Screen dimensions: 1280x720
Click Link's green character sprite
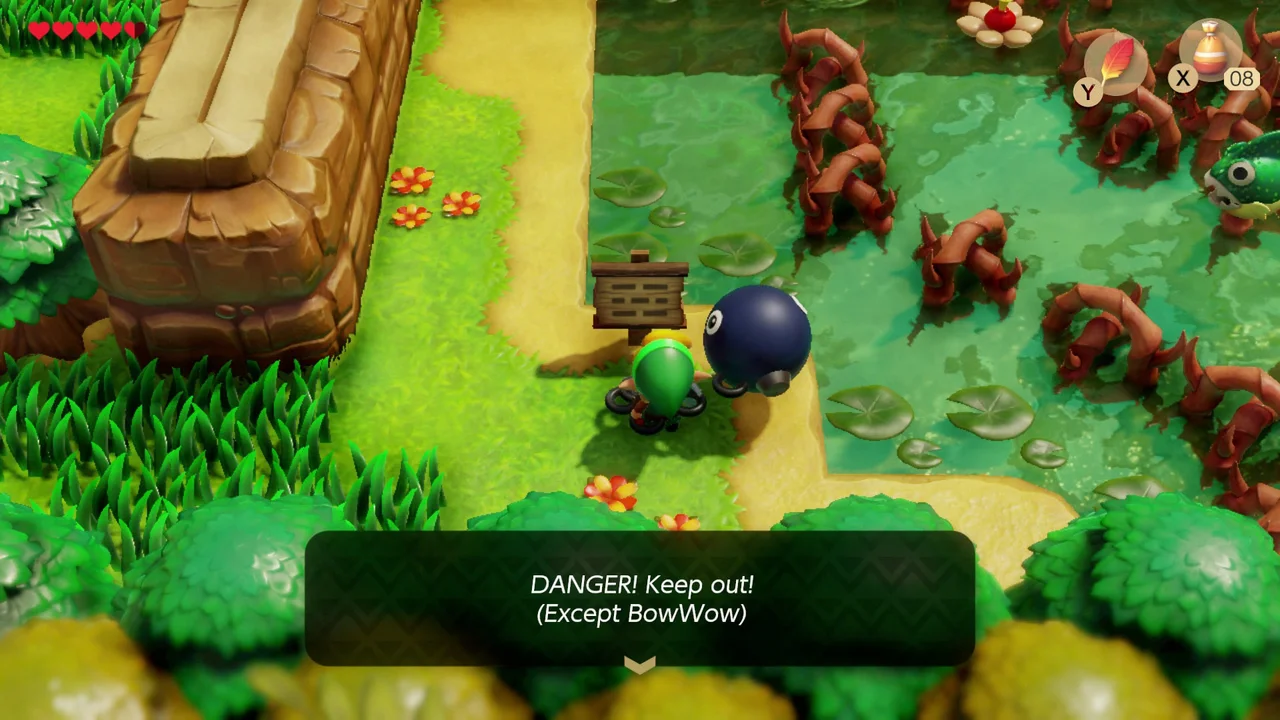662,385
